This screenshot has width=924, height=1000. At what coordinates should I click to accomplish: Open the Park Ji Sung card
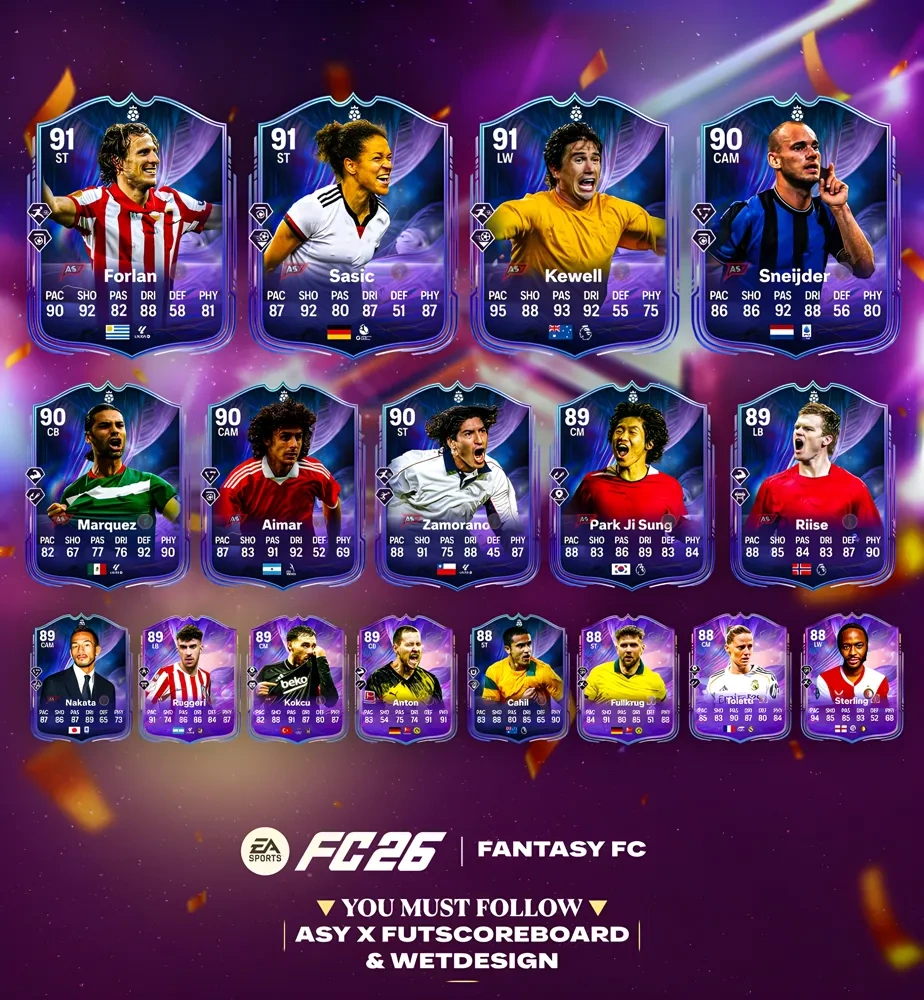(x=631, y=485)
